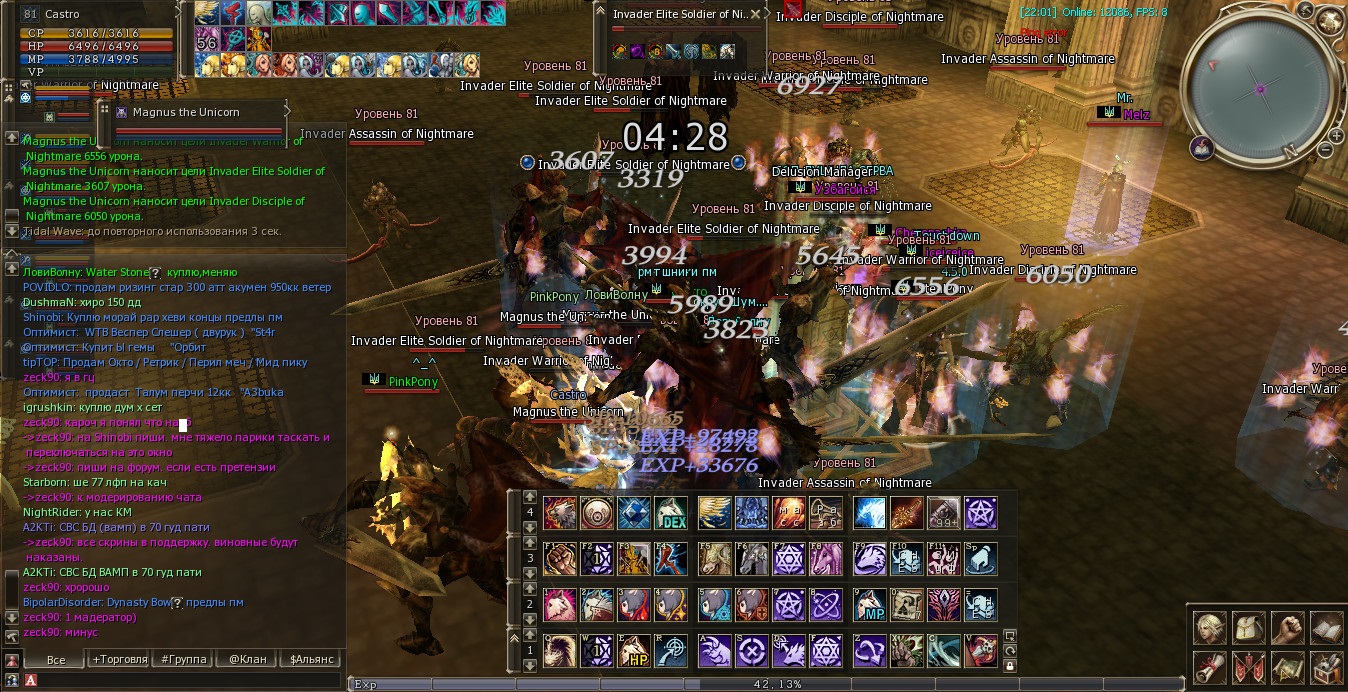
Task: Switch to the Торговля chat tab
Action: [120, 659]
